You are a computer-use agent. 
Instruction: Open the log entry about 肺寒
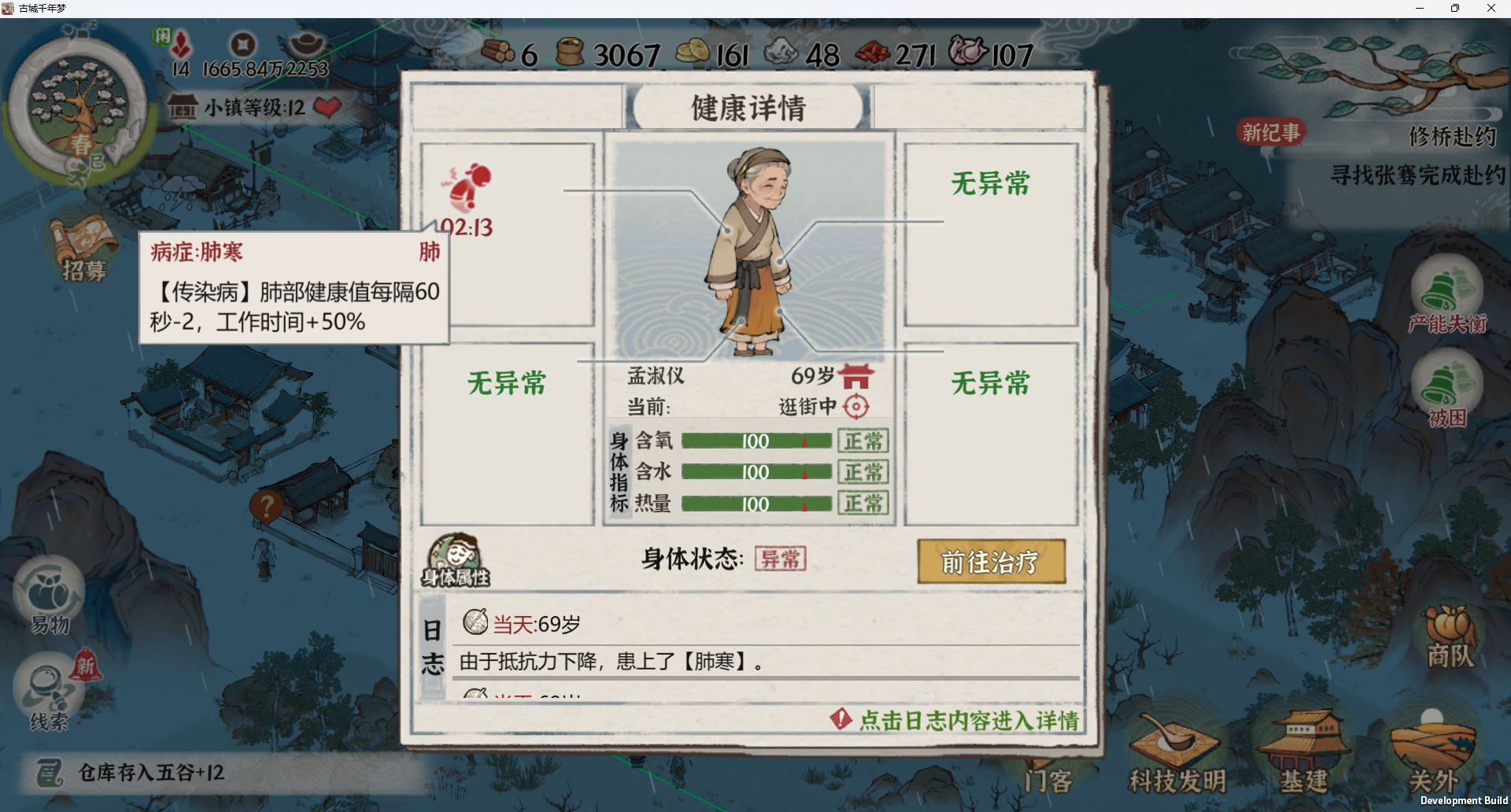[x=611, y=661]
